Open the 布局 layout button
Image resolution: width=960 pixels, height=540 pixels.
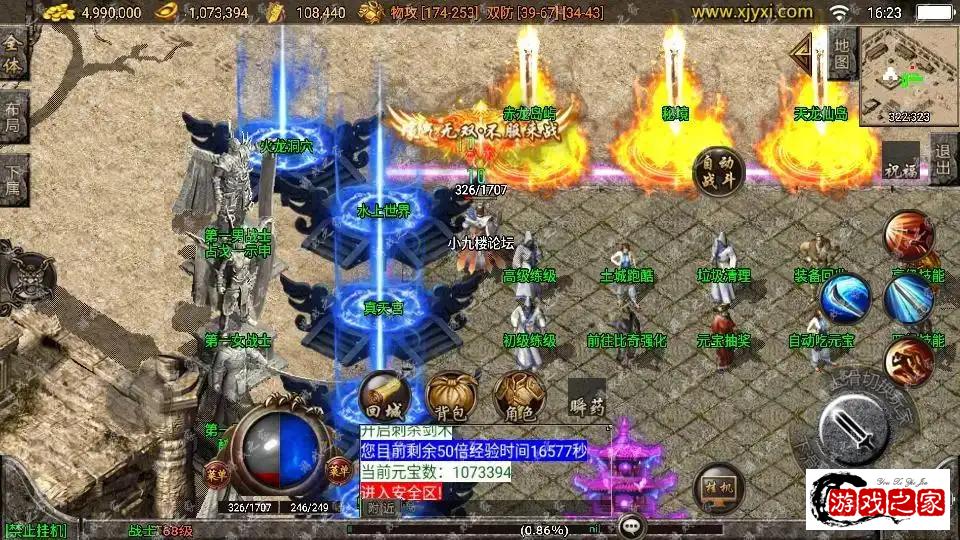point(13,119)
